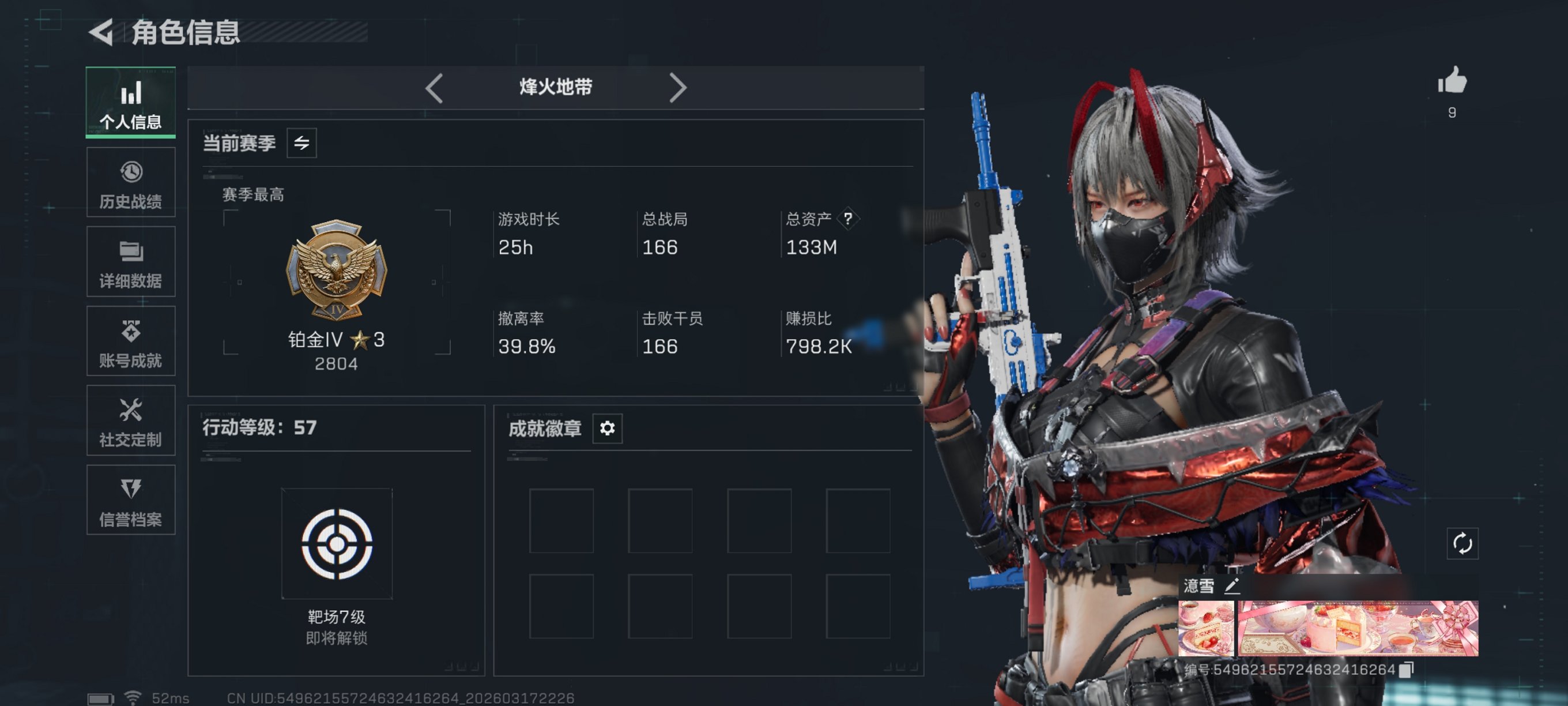Screen dimensions: 1568x706
Task: Open the 账号成就 achievements panel icon
Action: point(130,341)
